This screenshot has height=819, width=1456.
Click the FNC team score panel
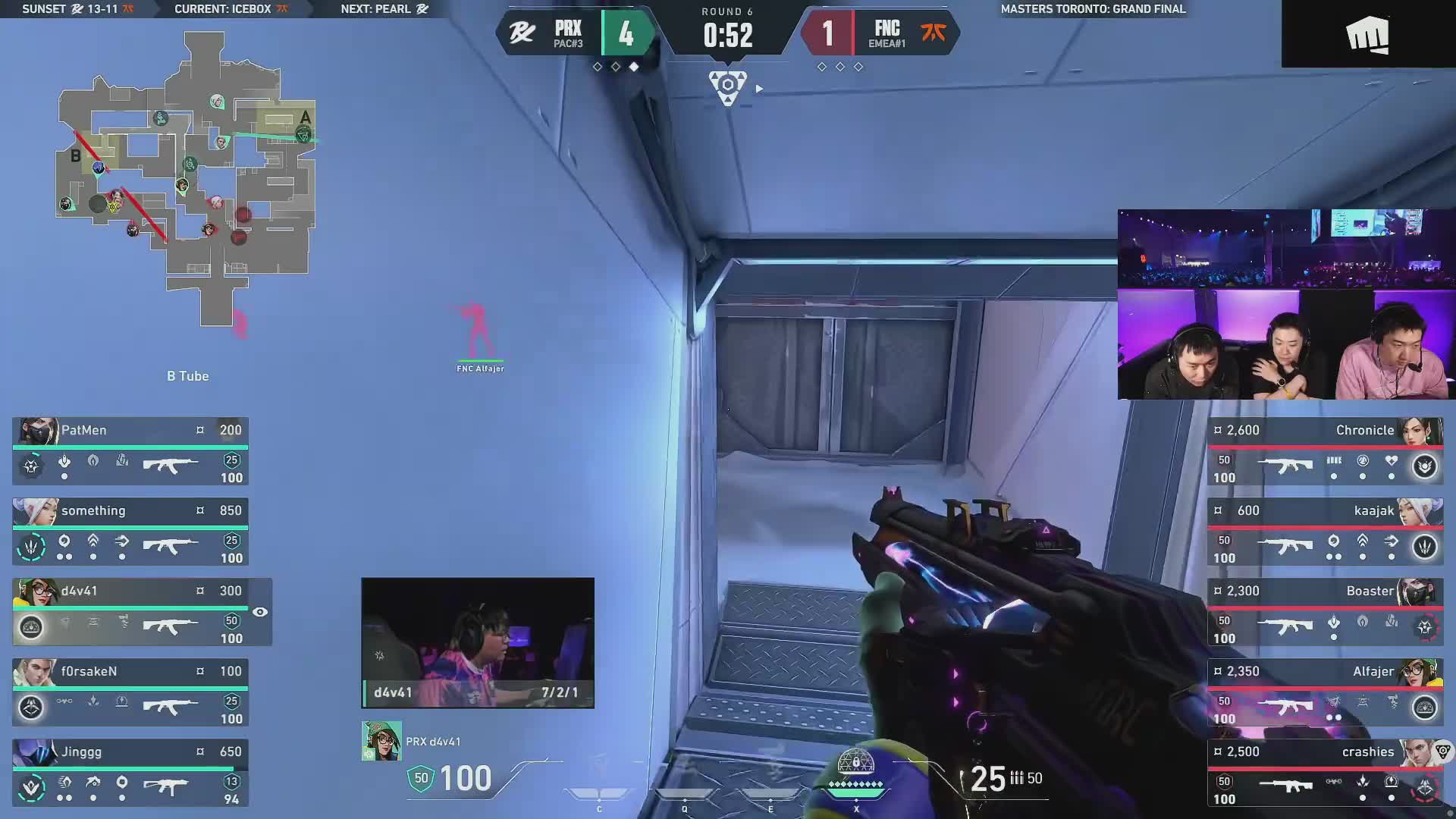point(881,34)
